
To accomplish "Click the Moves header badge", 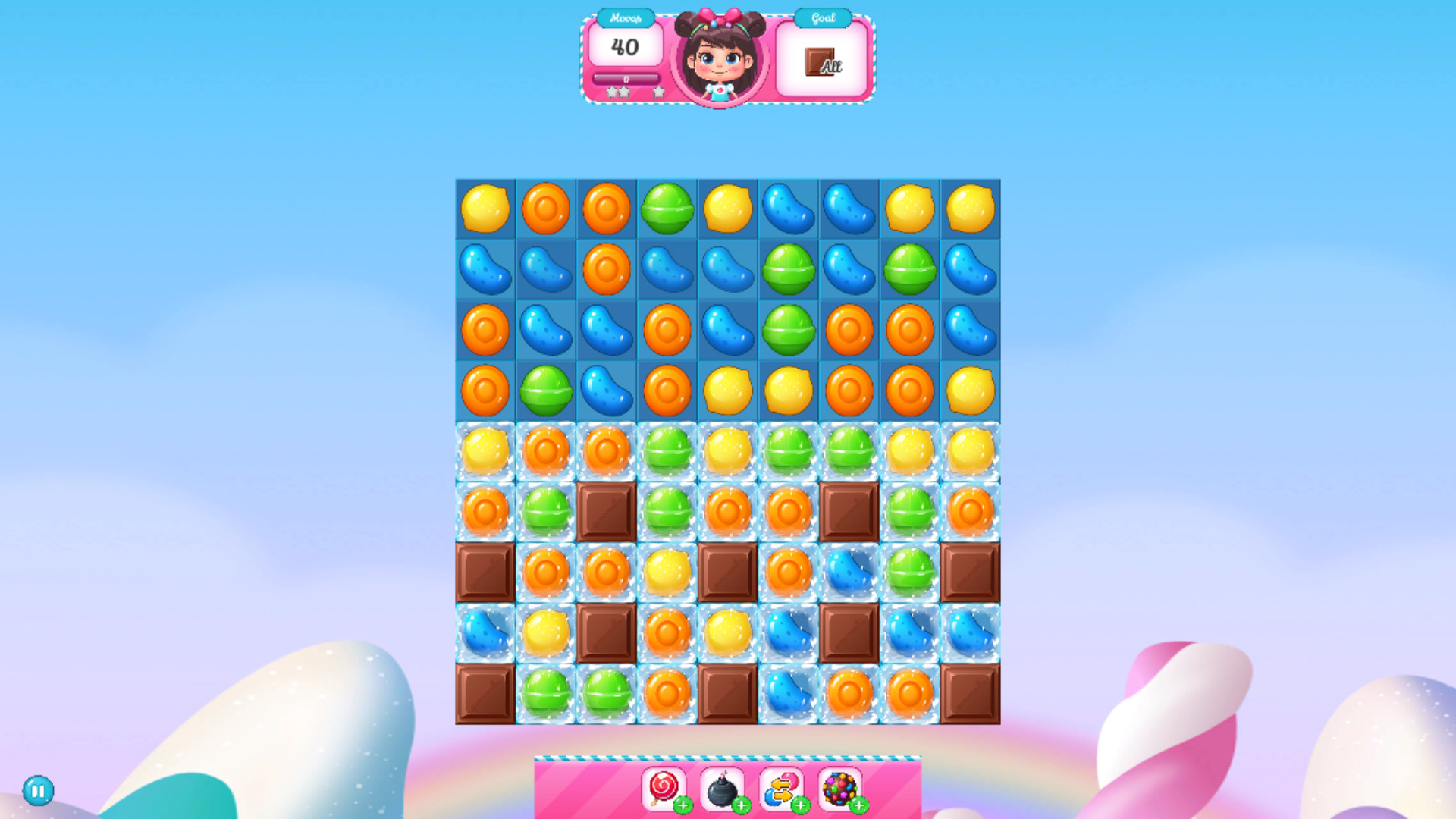I will (x=626, y=17).
